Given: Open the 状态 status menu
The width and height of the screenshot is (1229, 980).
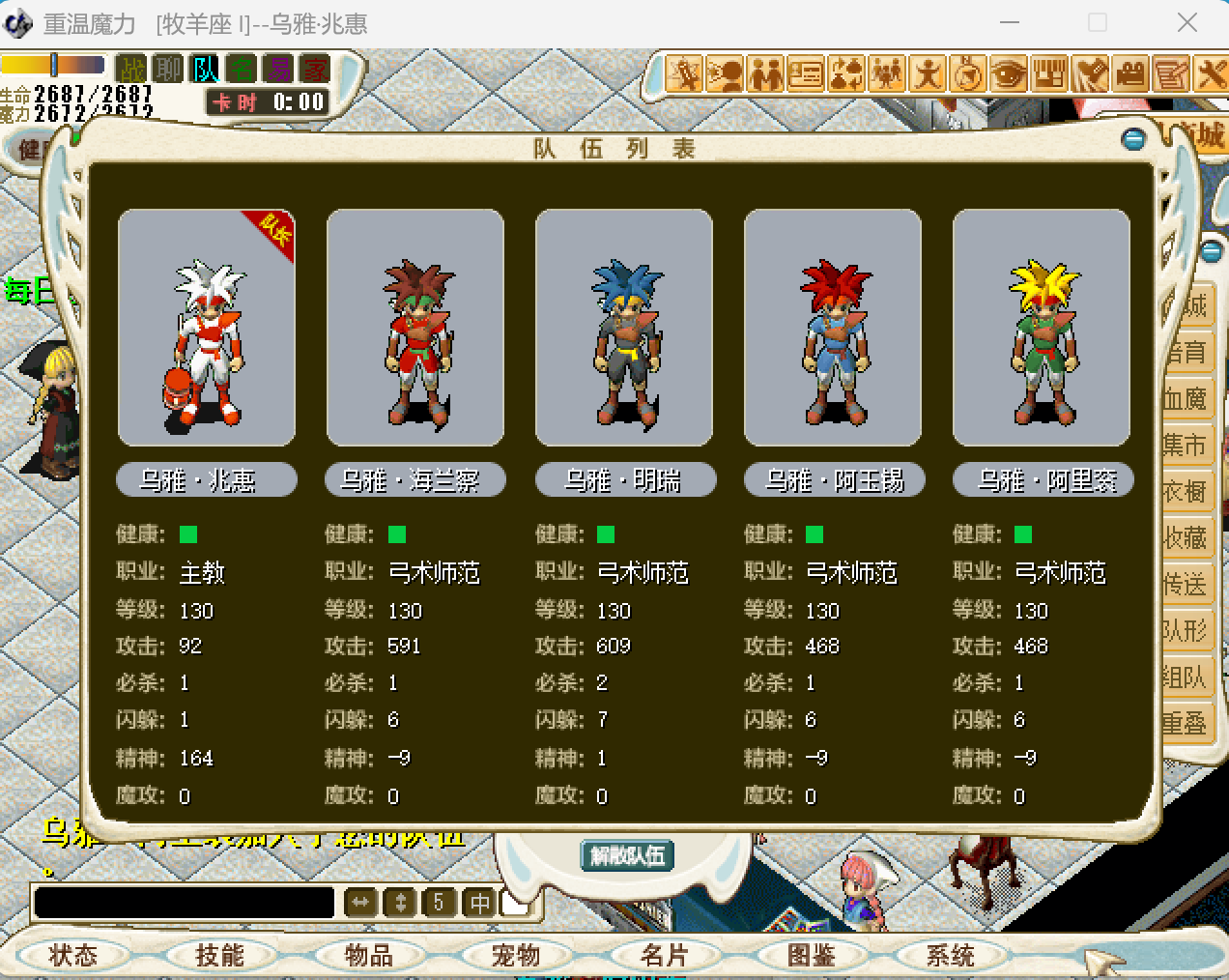Looking at the screenshot, I should point(73,956).
